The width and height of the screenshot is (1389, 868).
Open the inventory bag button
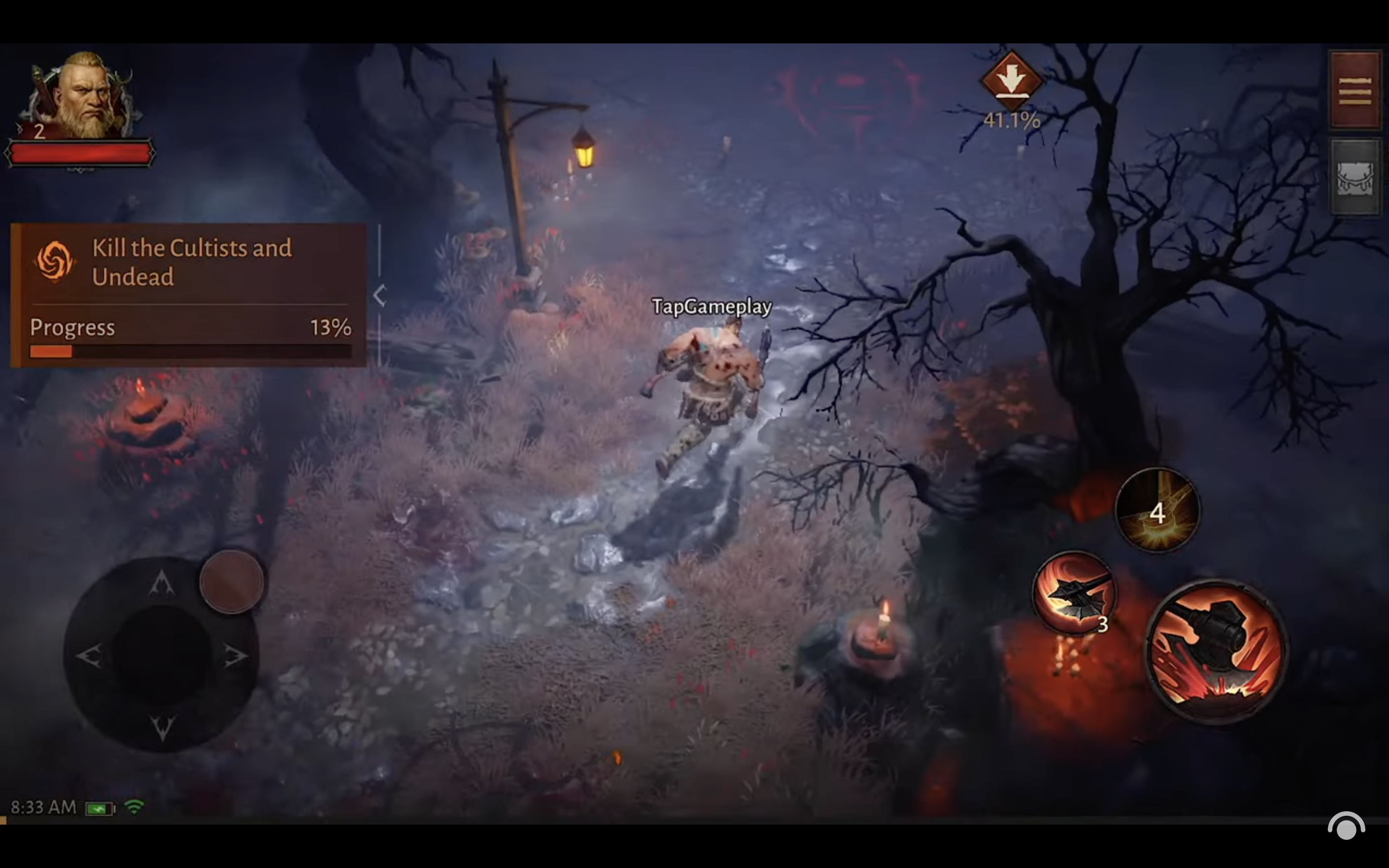pos(1355,178)
